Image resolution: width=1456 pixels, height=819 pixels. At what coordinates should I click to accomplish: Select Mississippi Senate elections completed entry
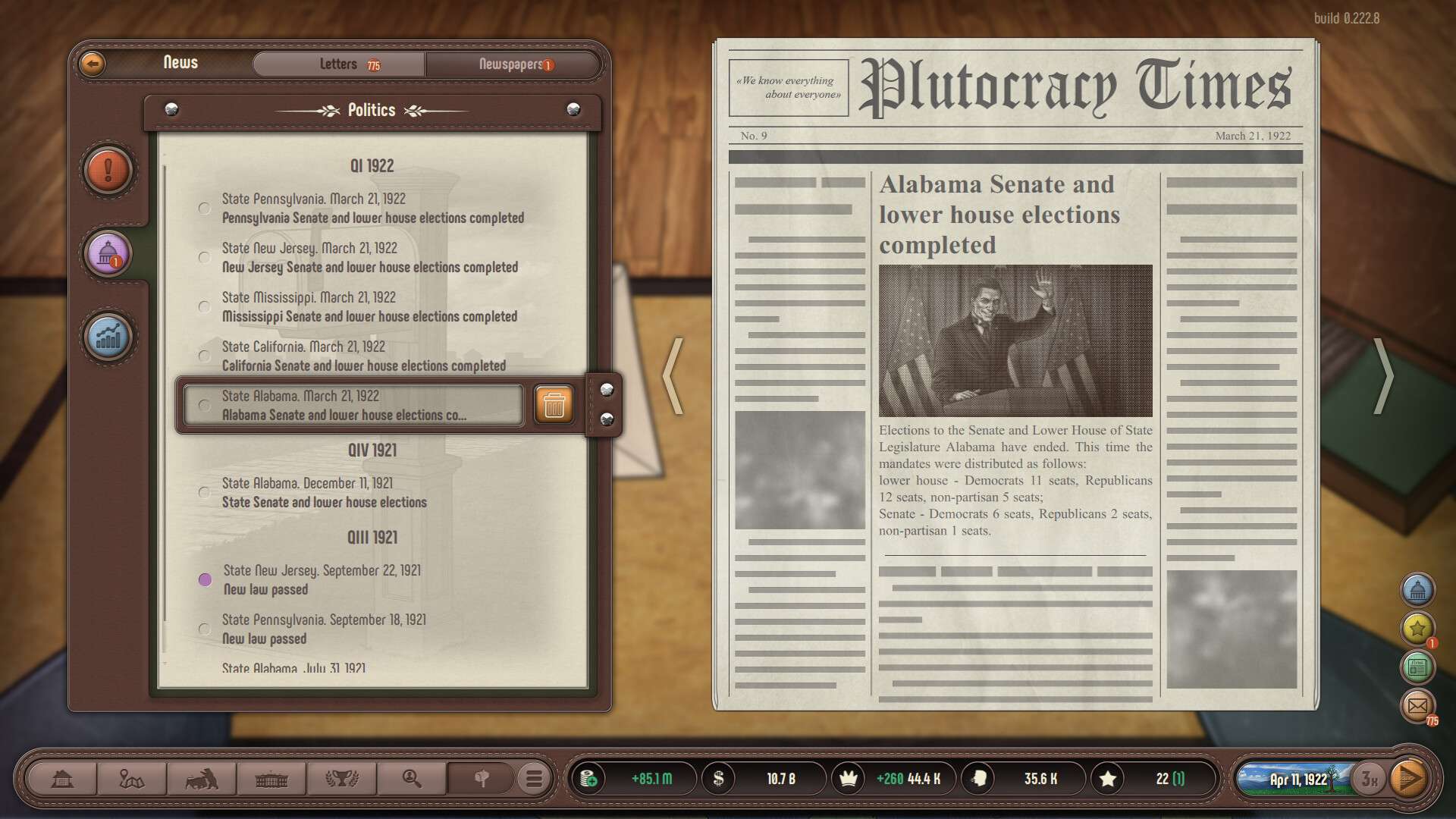coord(369,307)
